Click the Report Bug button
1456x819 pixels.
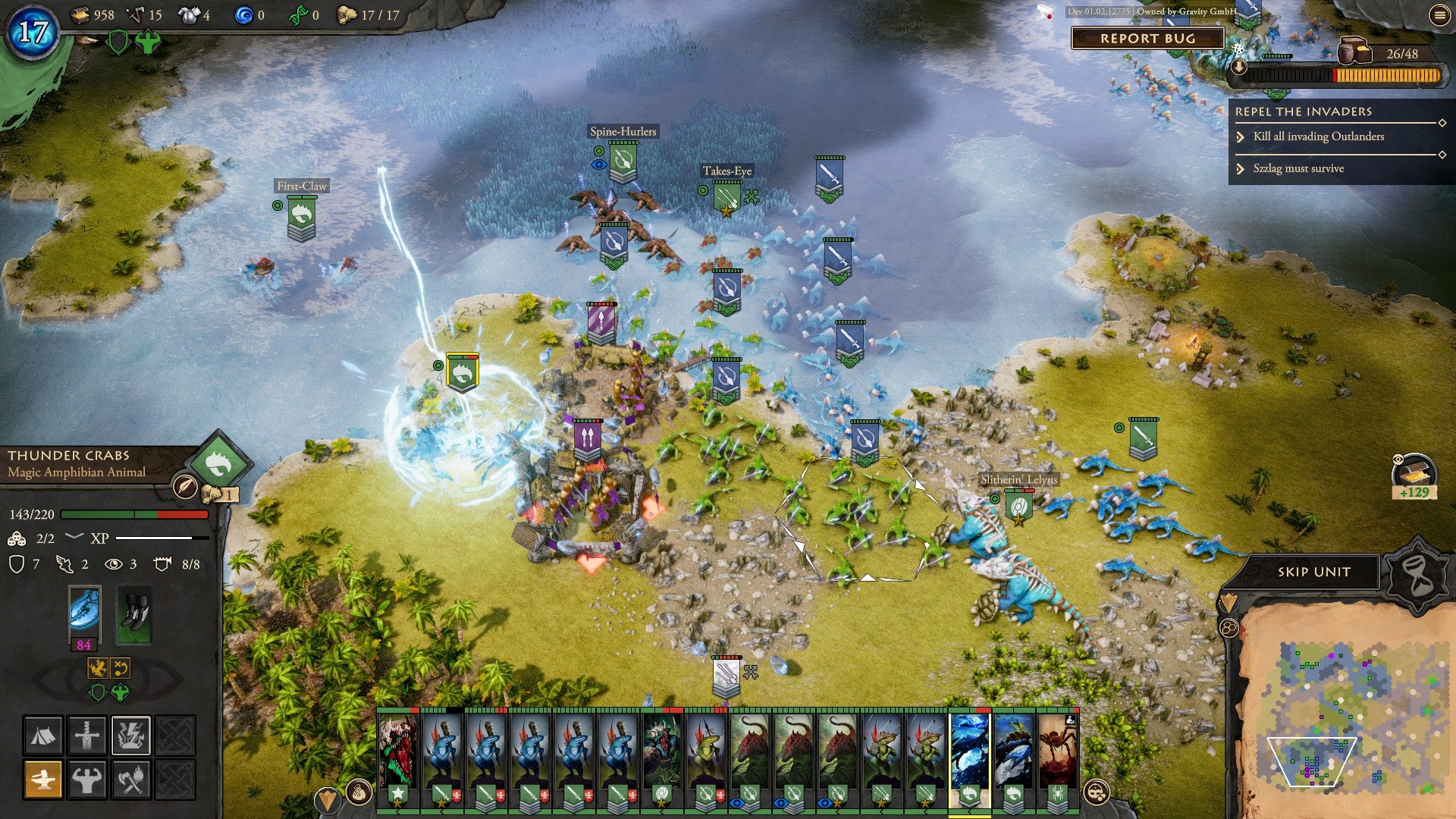tap(1147, 39)
